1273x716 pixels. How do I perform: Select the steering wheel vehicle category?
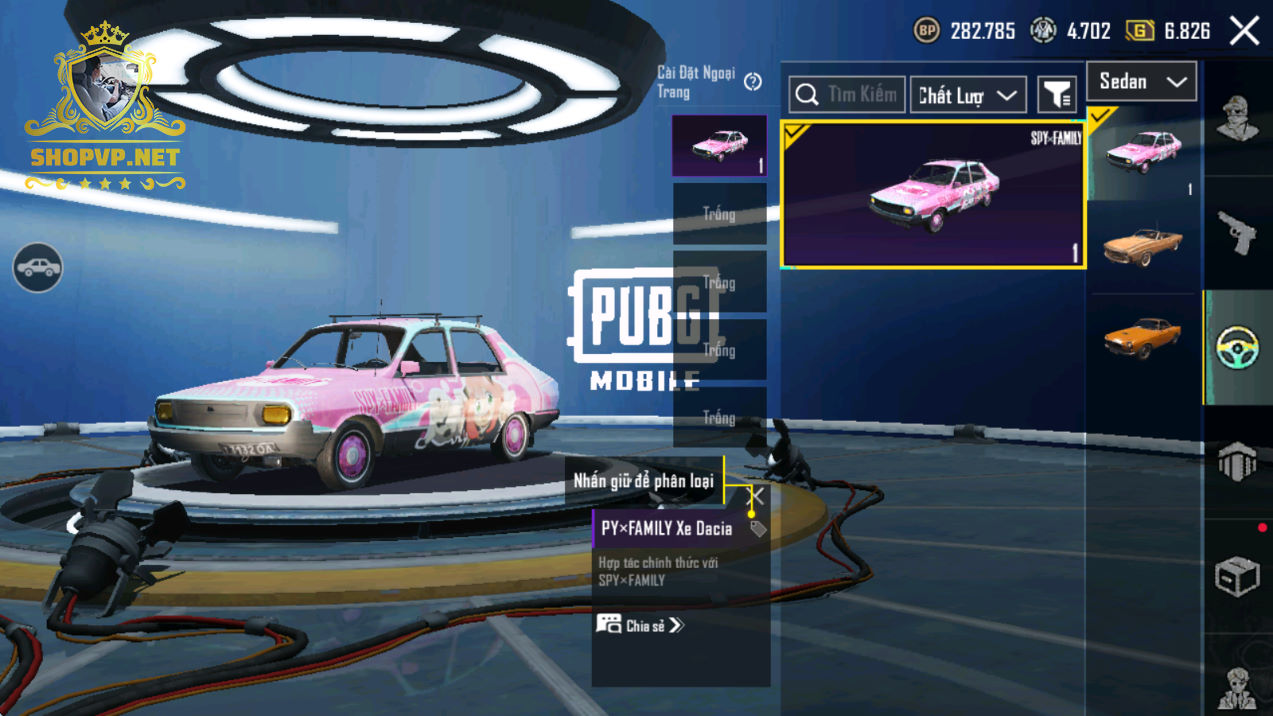(x=1238, y=348)
